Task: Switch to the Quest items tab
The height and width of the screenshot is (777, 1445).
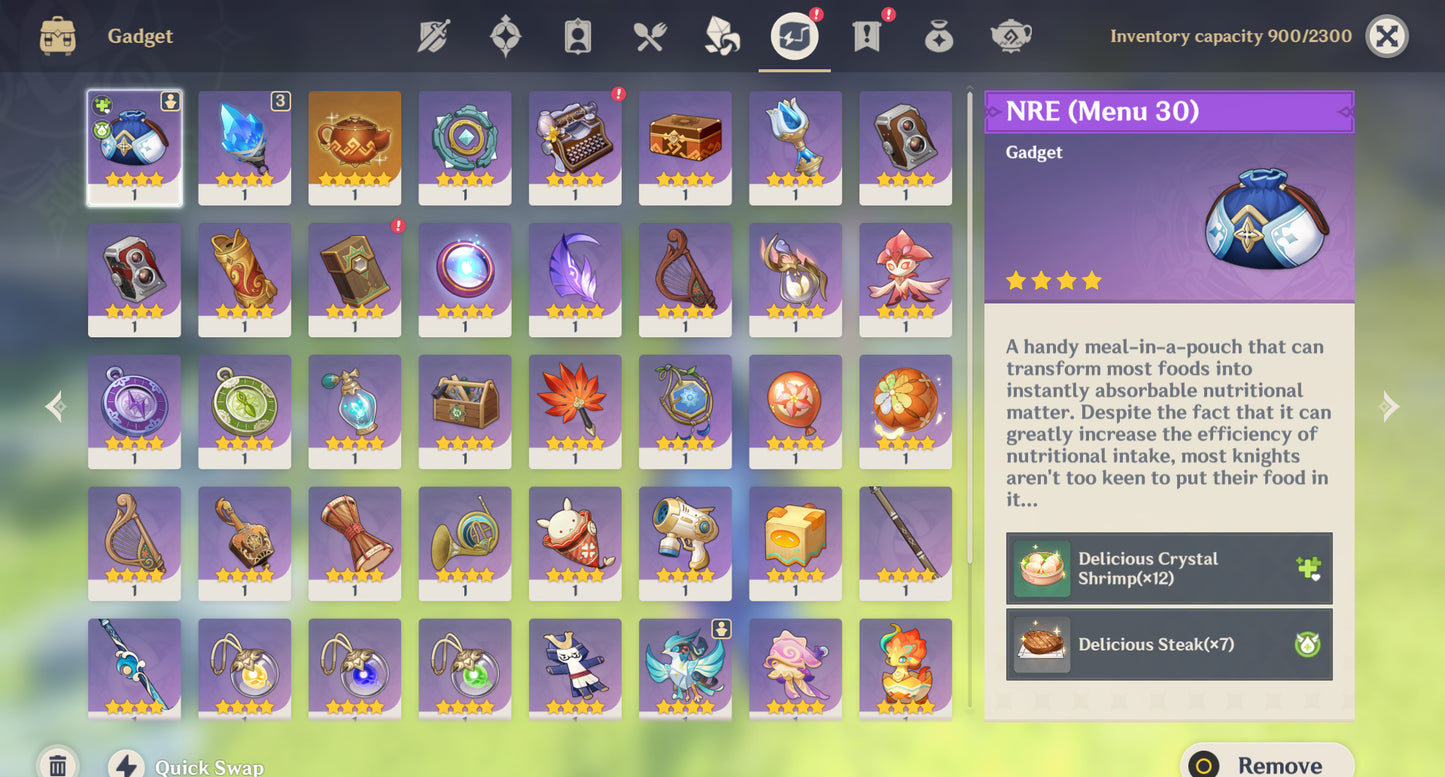Action: (866, 37)
